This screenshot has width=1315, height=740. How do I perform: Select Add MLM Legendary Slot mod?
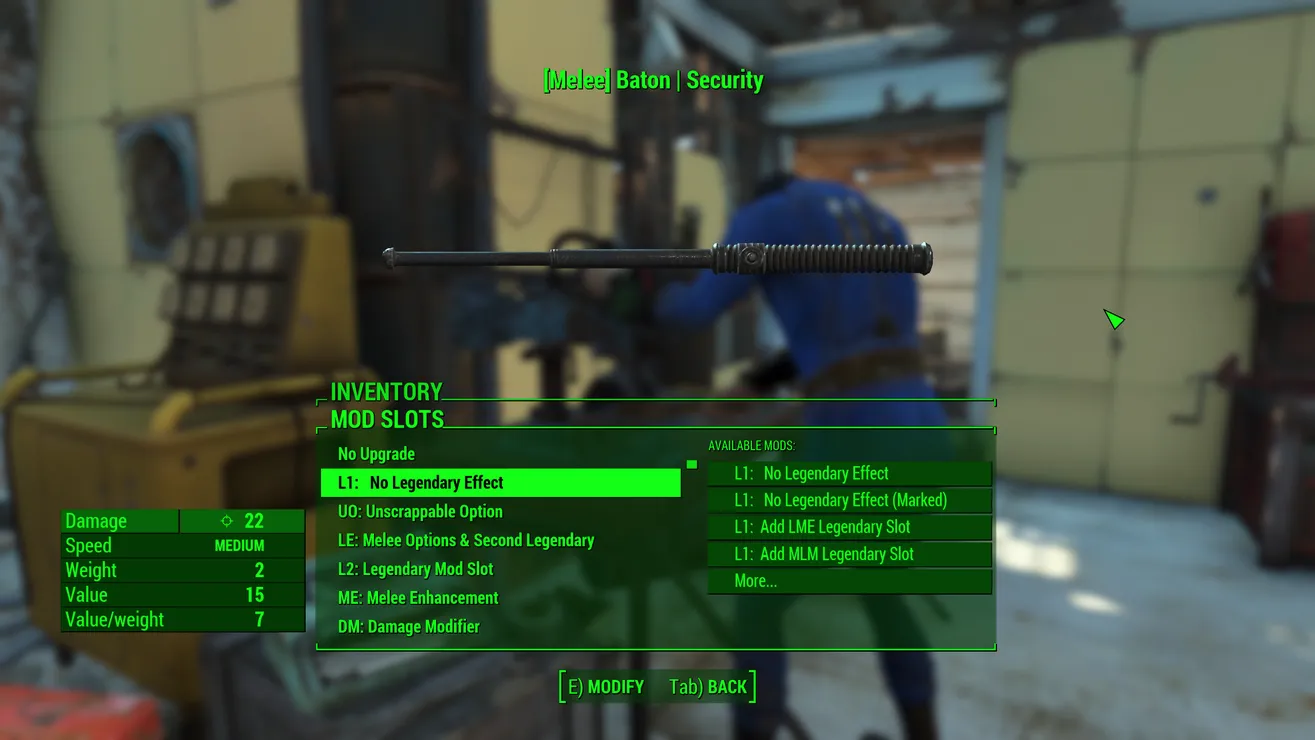[849, 554]
